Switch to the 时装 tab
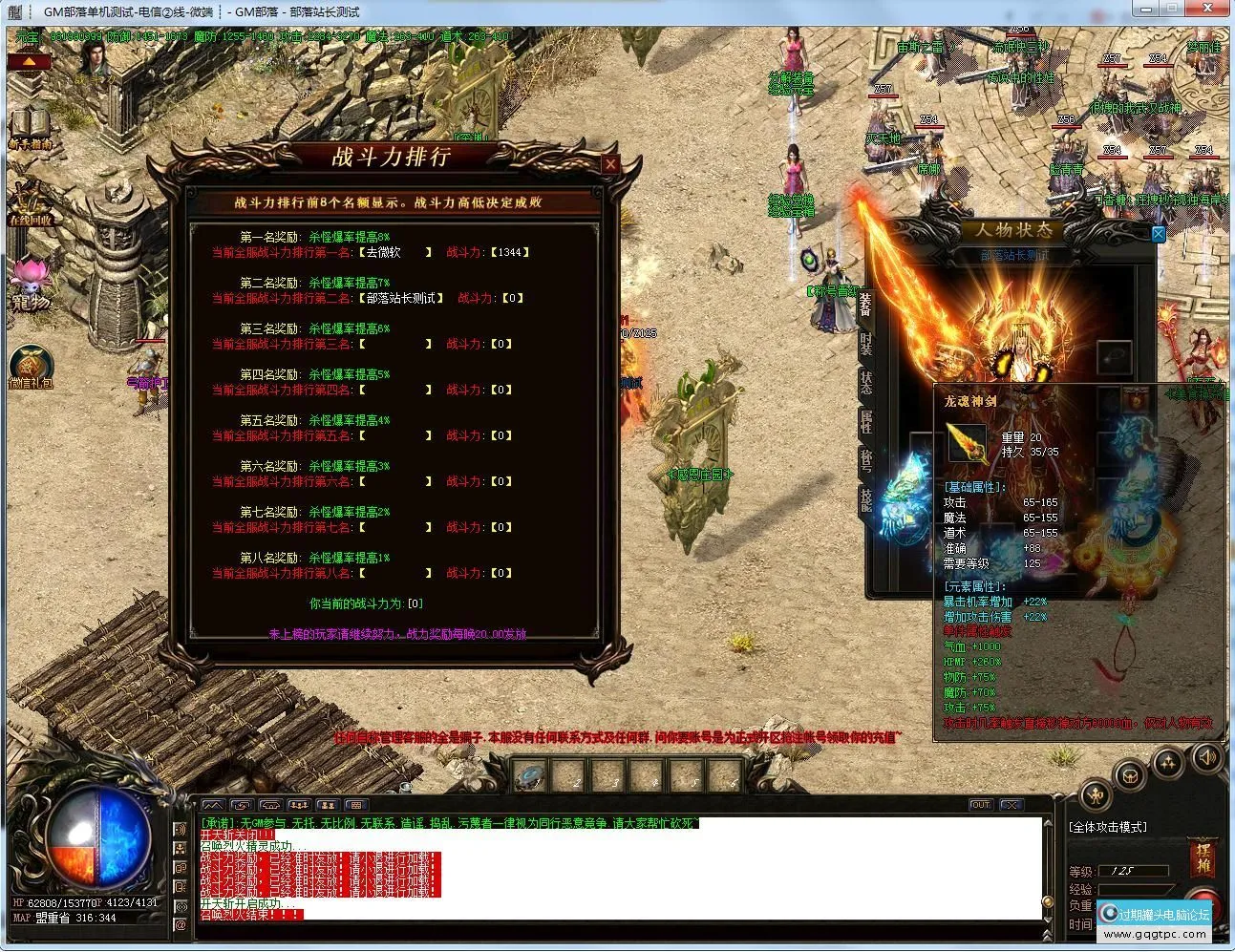1235x952 pixels. click(865, 343)
